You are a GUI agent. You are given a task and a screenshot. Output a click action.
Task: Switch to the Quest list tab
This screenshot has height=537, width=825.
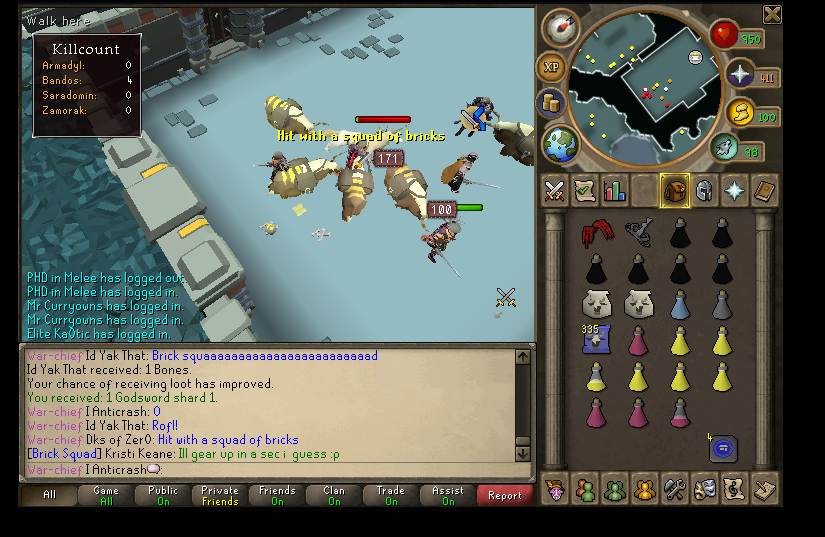[585, 190]
